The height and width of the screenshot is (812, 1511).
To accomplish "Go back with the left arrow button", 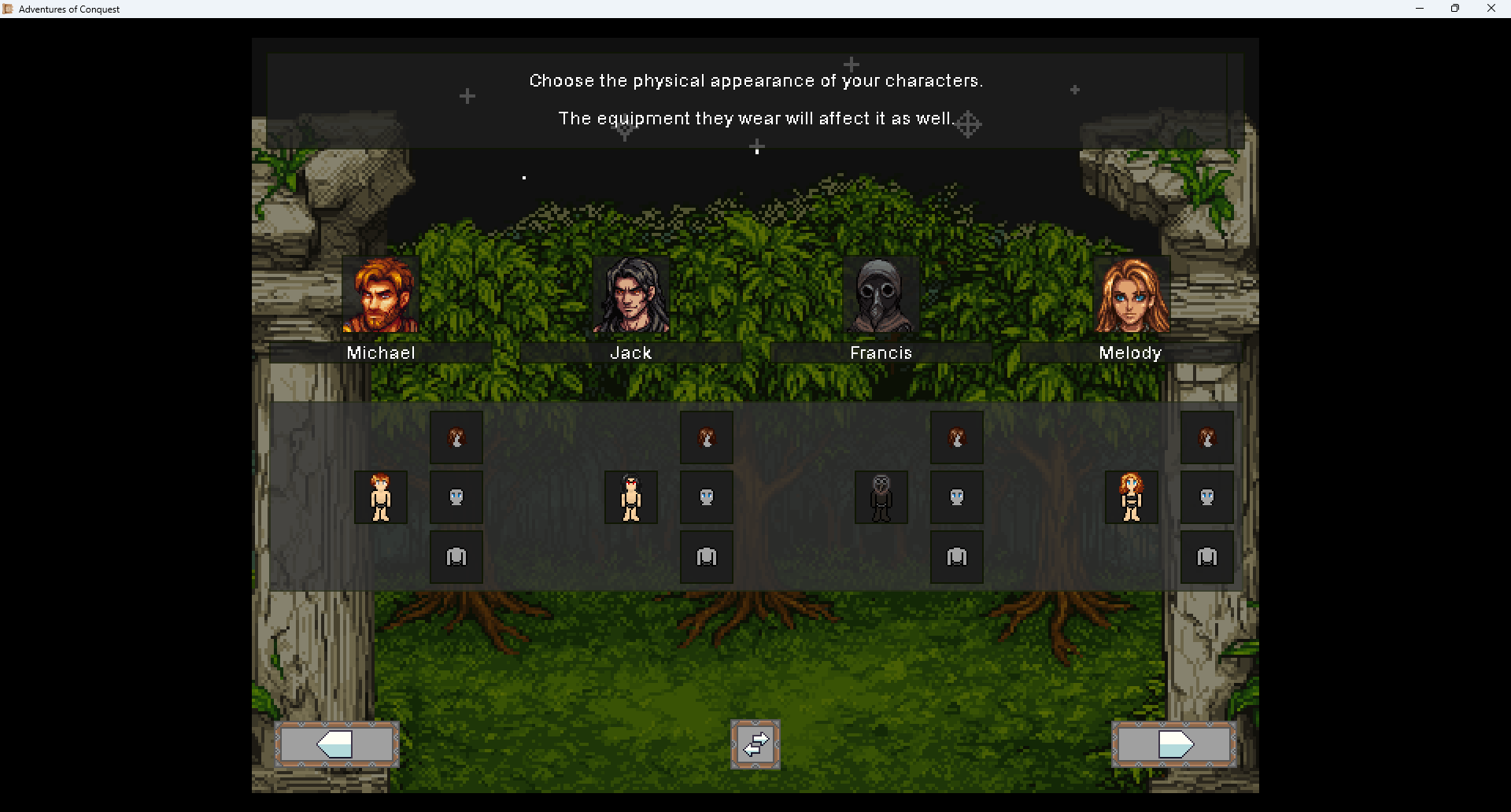I will [x=337, y=744].
